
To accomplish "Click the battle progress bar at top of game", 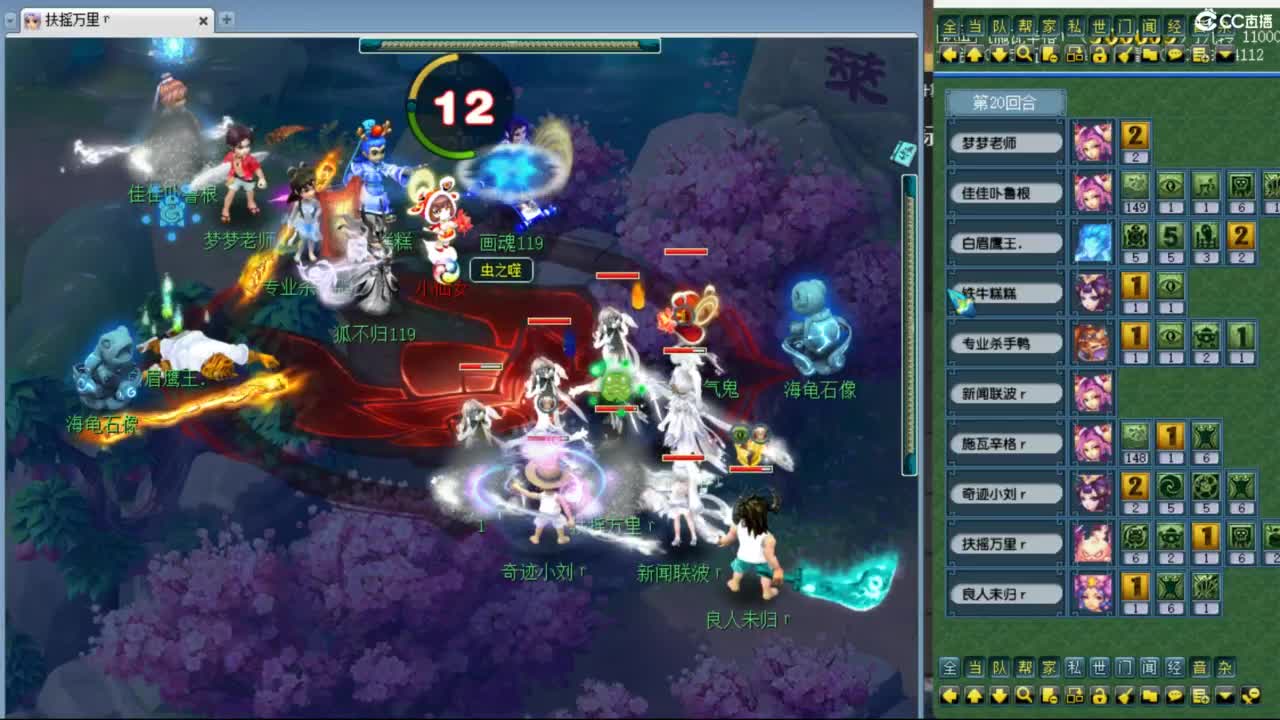I will click(x=510, y=44).
